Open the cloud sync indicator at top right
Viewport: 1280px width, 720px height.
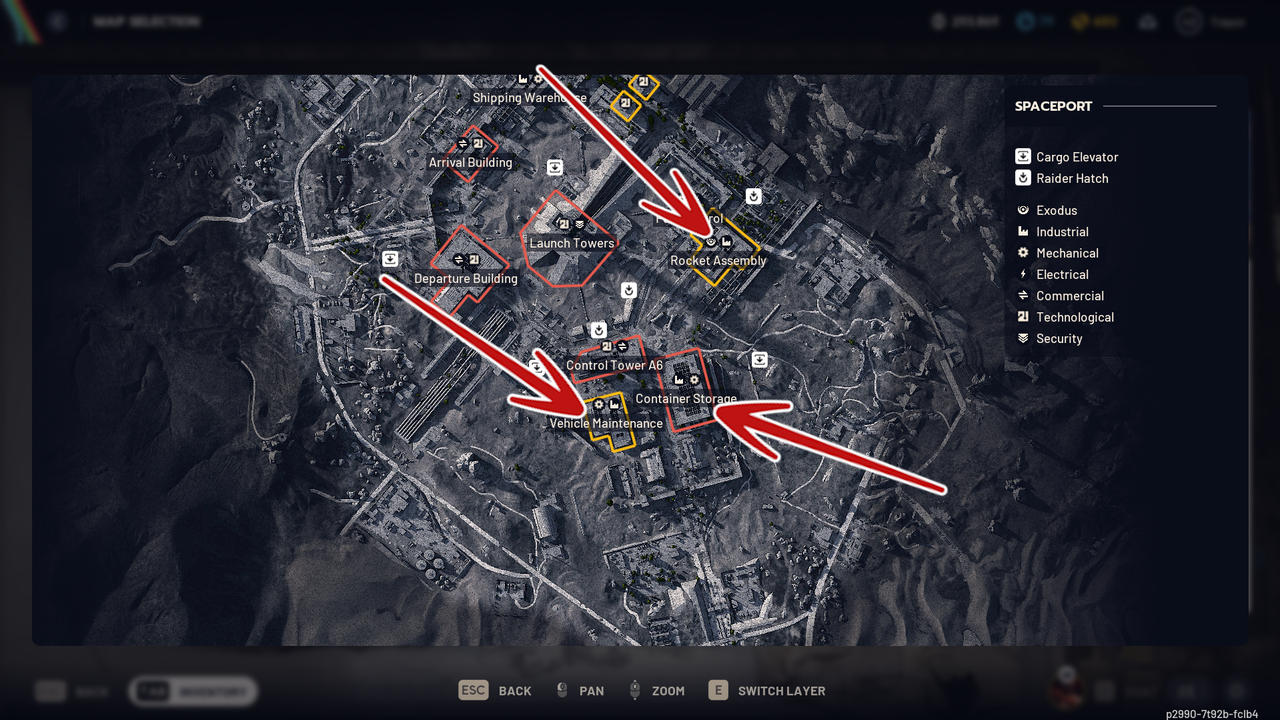pyautogui.click(x=1147, y=21)
